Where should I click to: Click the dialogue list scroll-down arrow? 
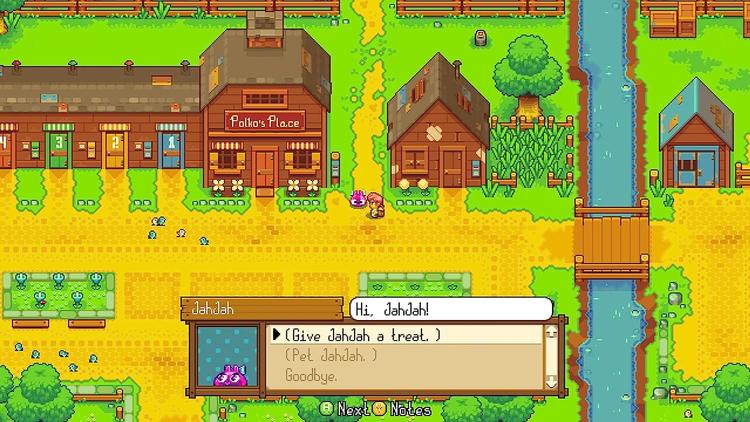point(550,381)
